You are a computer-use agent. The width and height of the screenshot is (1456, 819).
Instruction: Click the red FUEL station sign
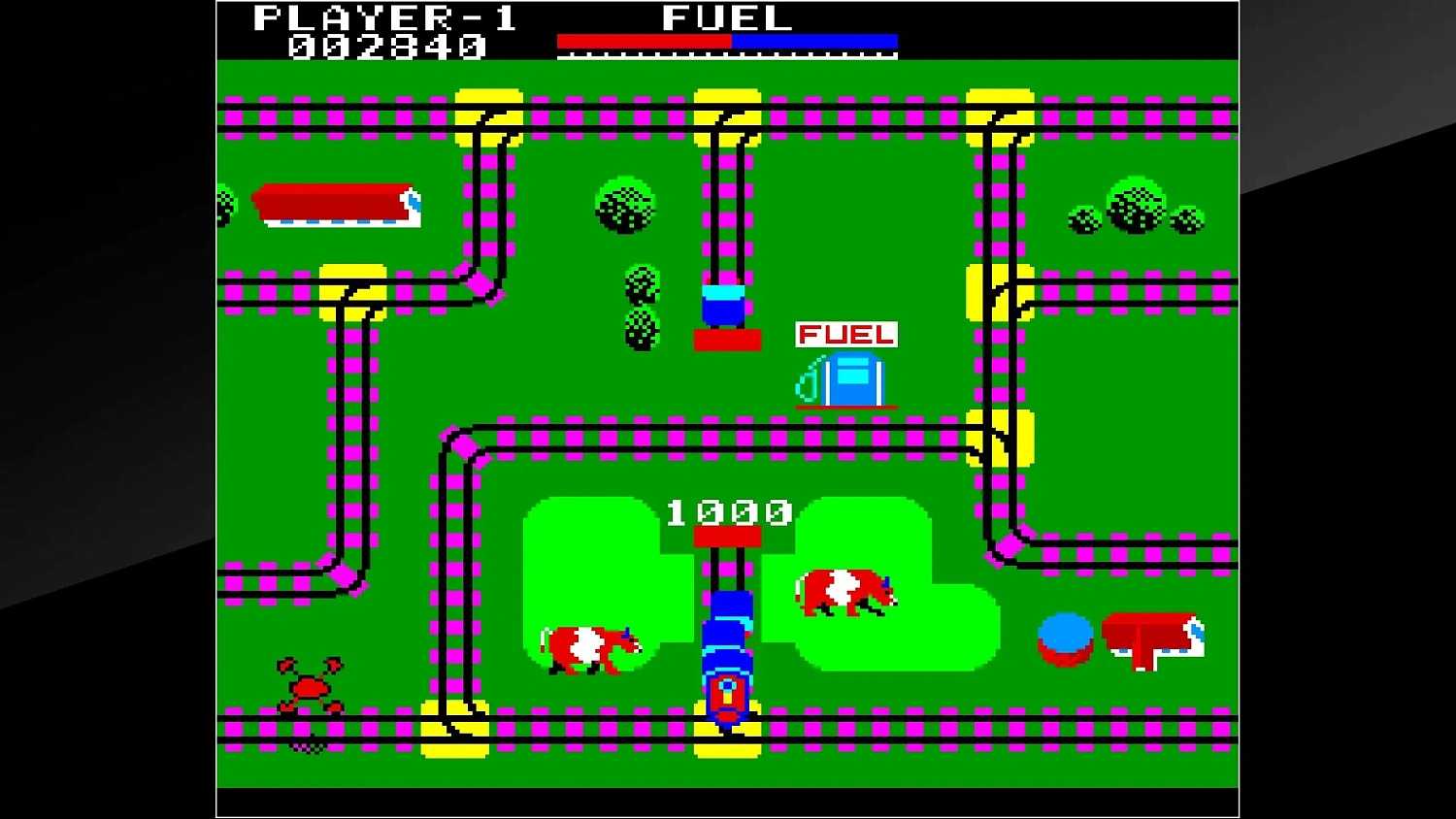tap(845, 336)
